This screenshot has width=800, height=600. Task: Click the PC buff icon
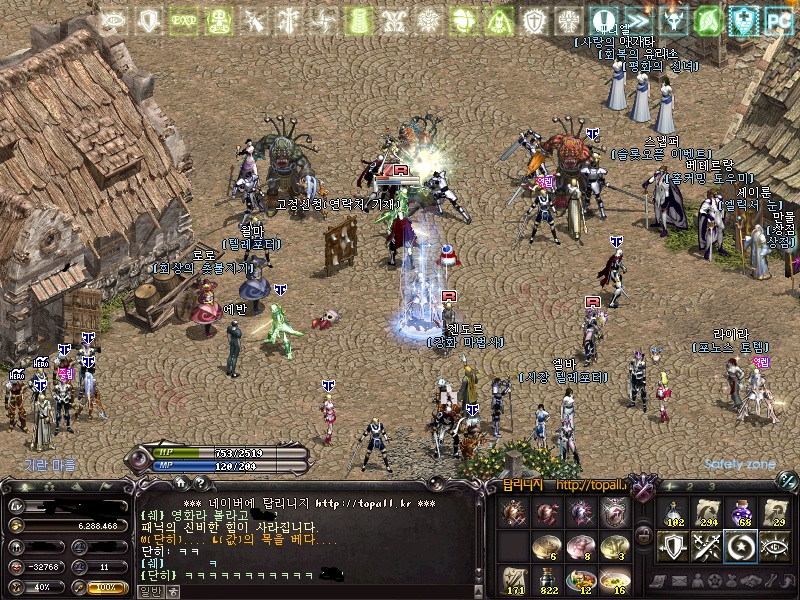click(779, 18)
